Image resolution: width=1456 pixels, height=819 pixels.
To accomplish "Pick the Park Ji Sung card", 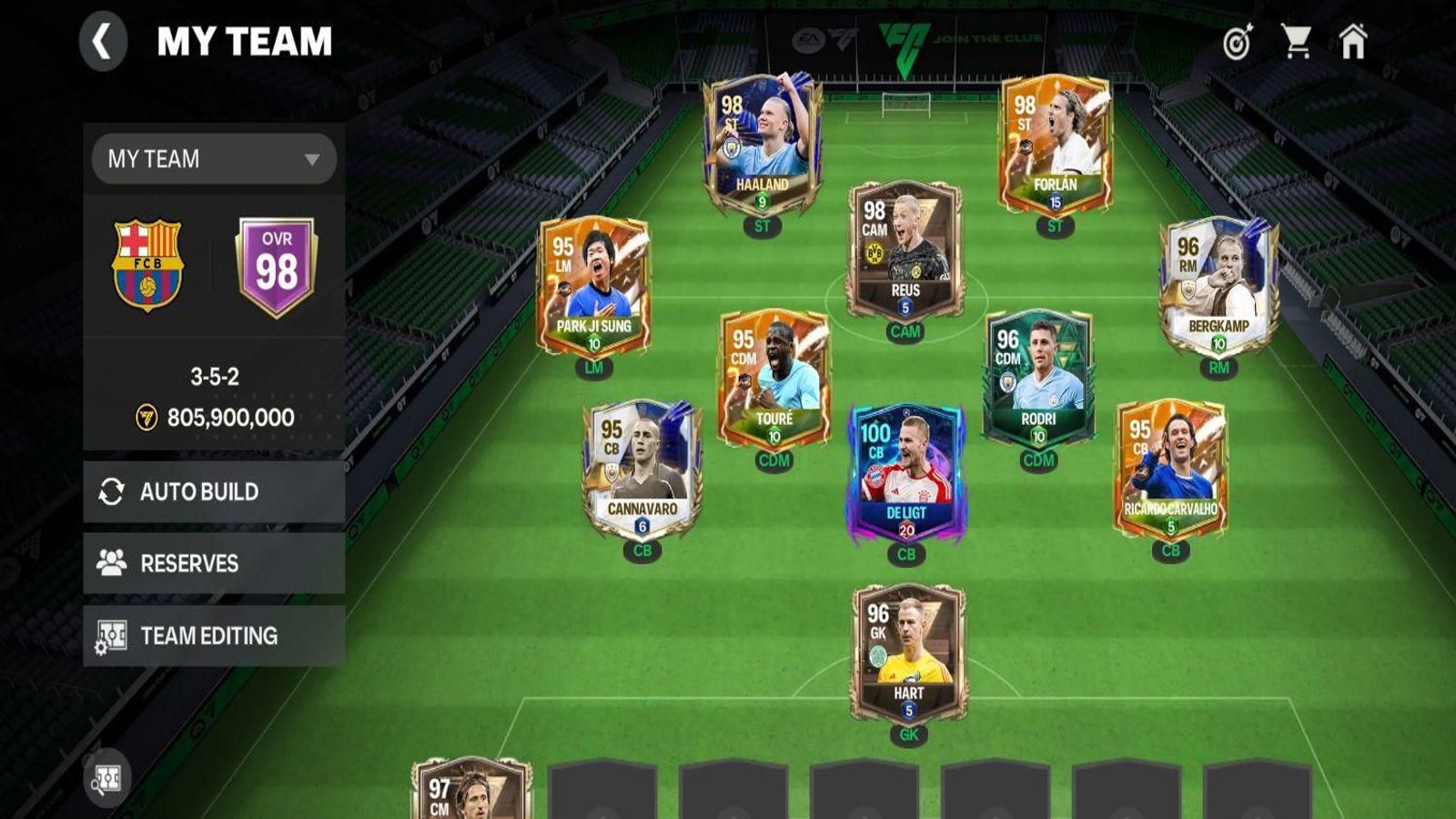I will click(593, 287).
